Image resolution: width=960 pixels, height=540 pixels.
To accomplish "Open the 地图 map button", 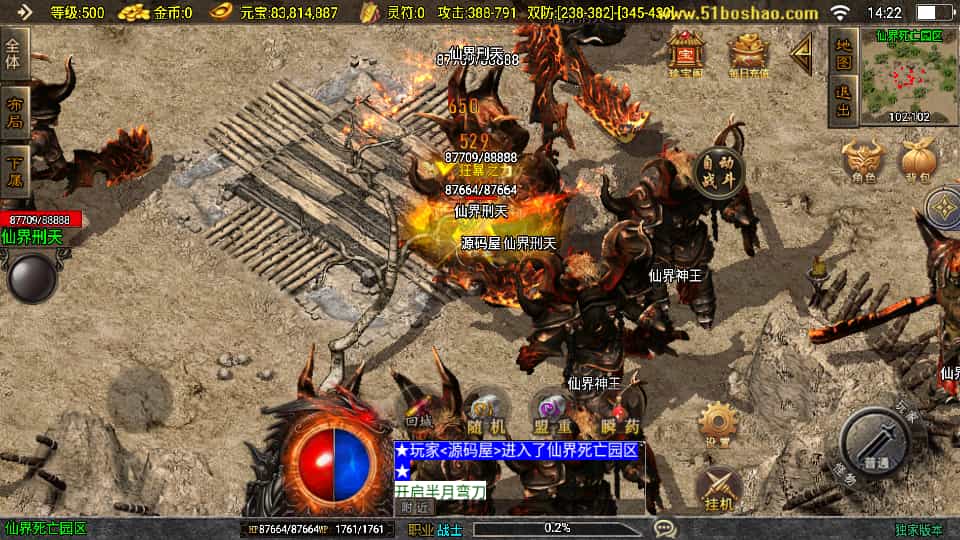I will 843,53.
